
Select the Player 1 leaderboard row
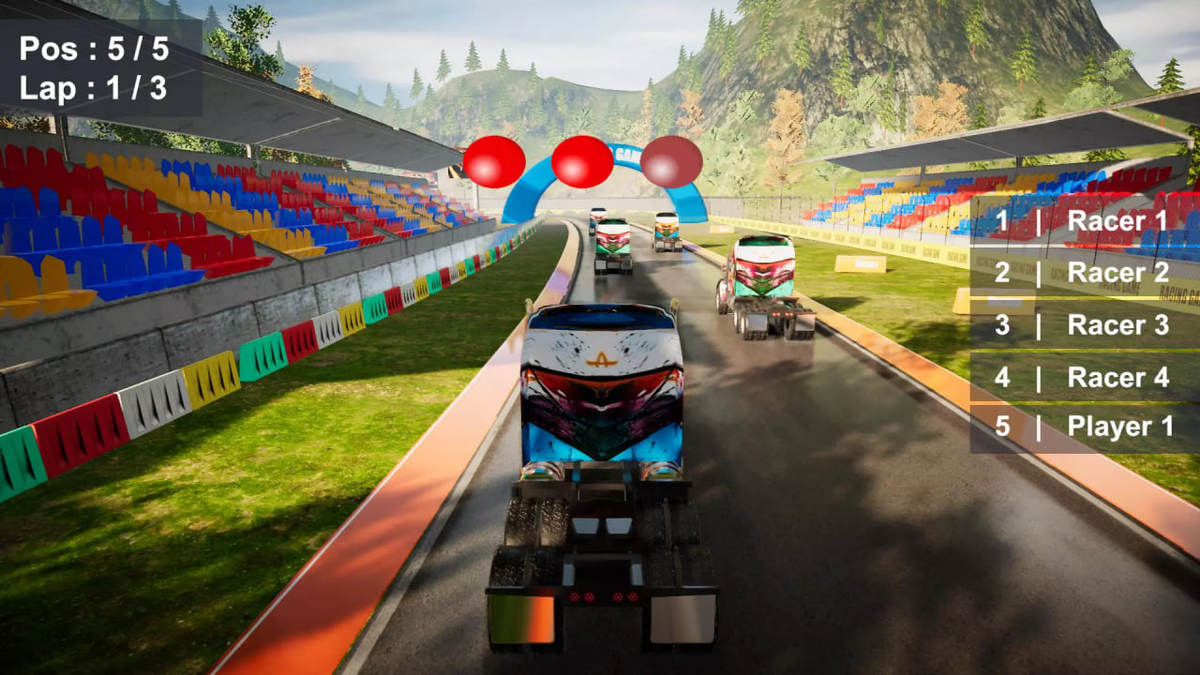coord(1085,427)
